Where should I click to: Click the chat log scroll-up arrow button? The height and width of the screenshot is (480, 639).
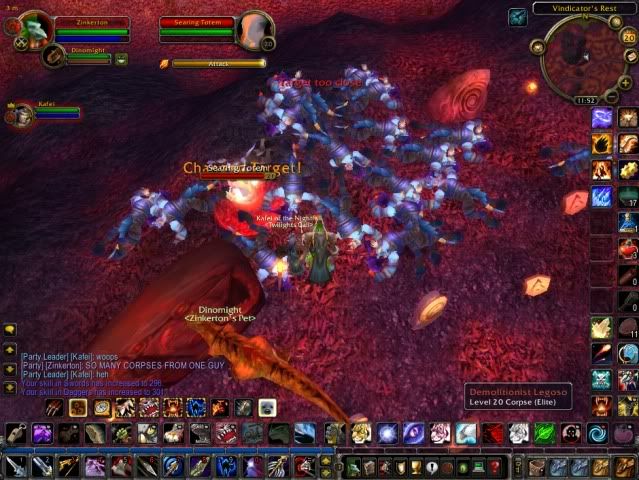(10, 351)
